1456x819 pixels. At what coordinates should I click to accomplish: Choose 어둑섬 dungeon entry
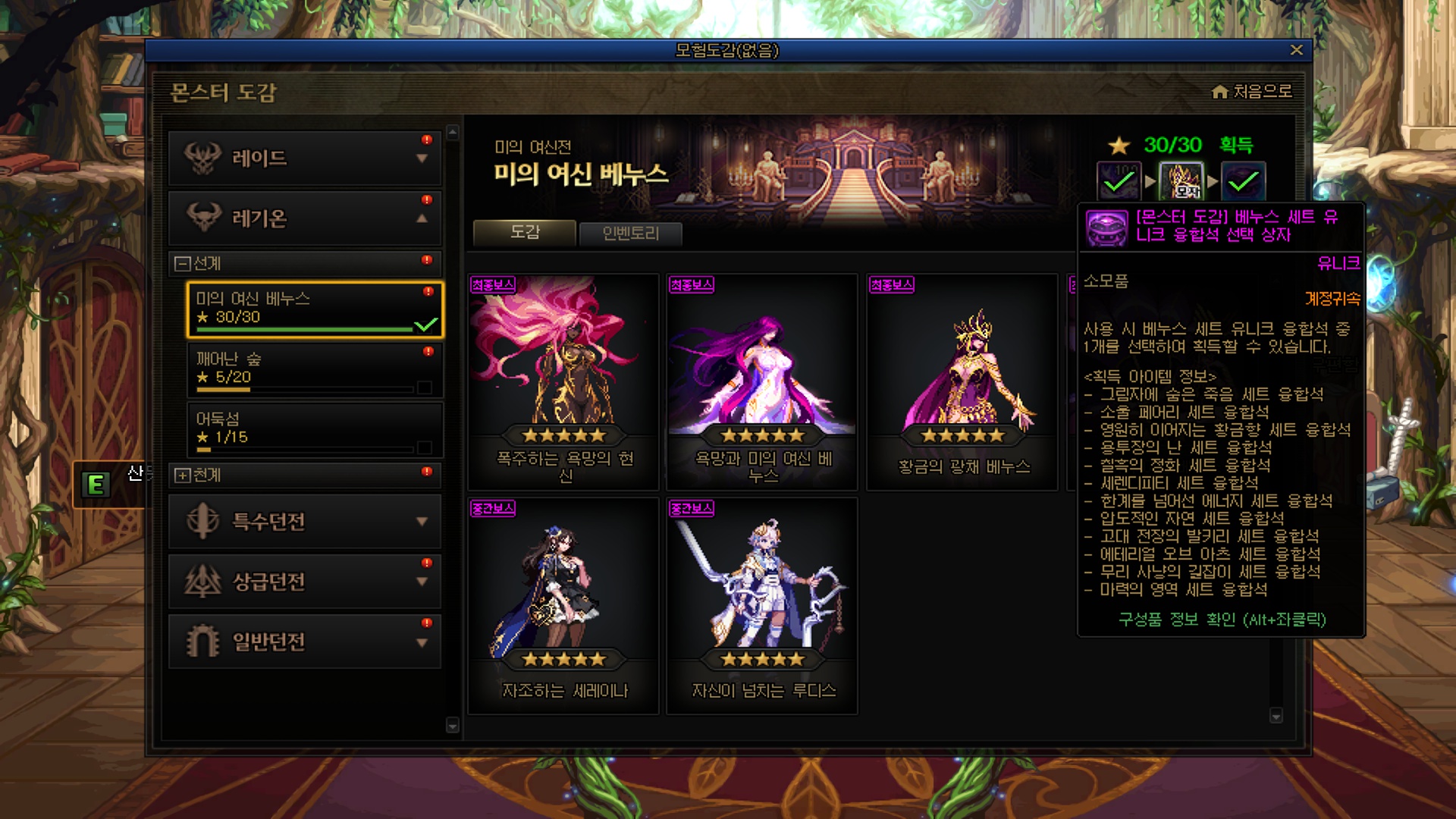tap(315, 428)
